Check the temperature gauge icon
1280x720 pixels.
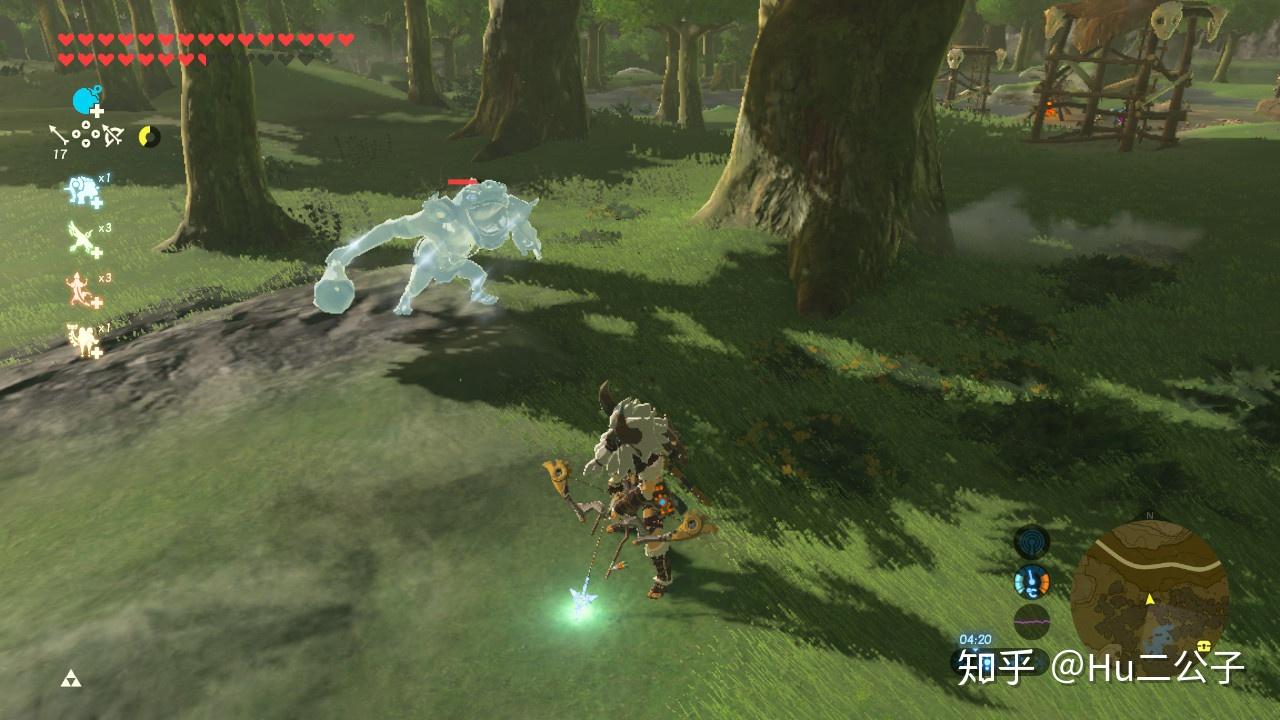[1031, 581]
